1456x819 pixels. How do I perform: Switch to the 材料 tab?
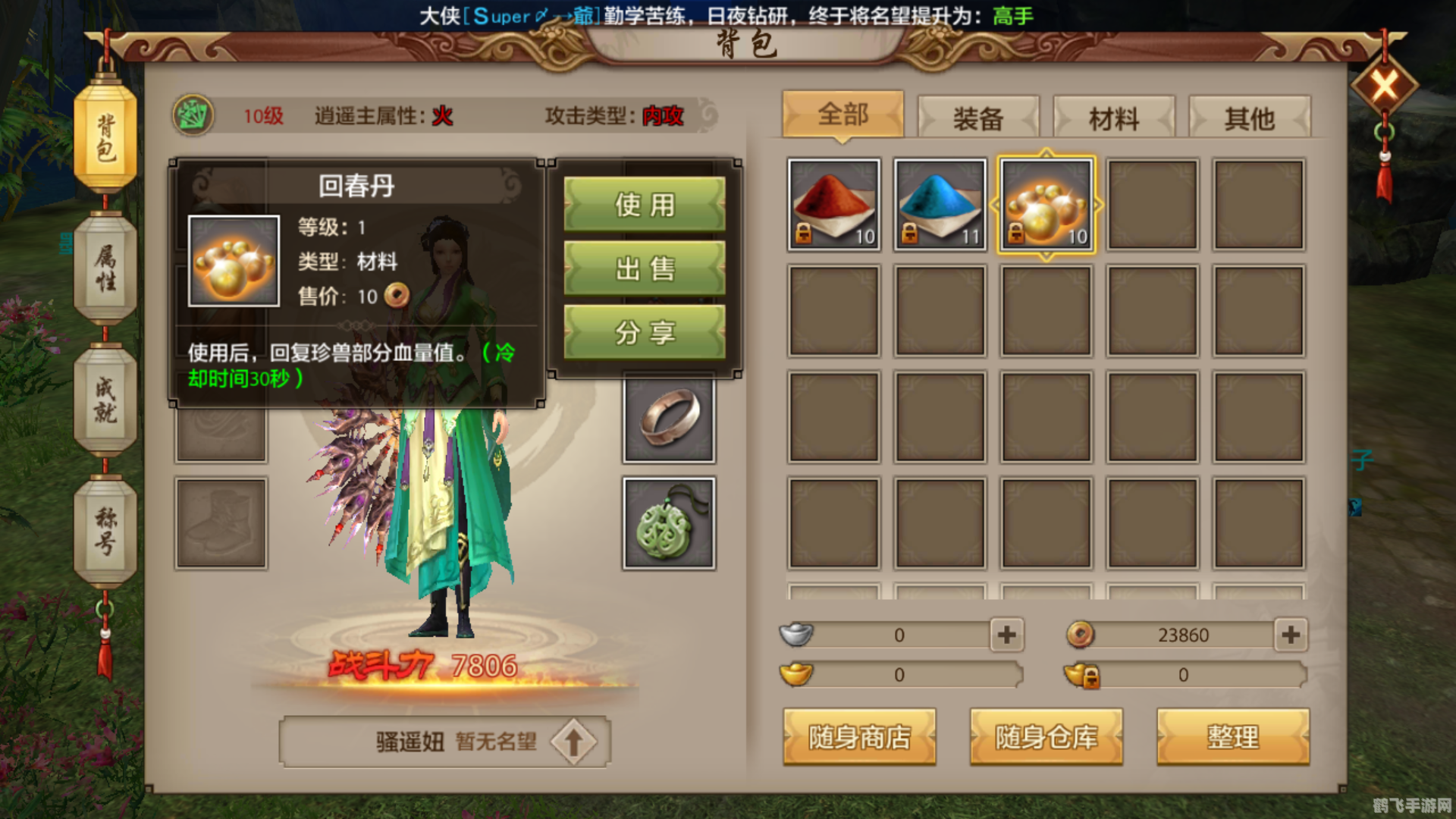click(1114, 118)
